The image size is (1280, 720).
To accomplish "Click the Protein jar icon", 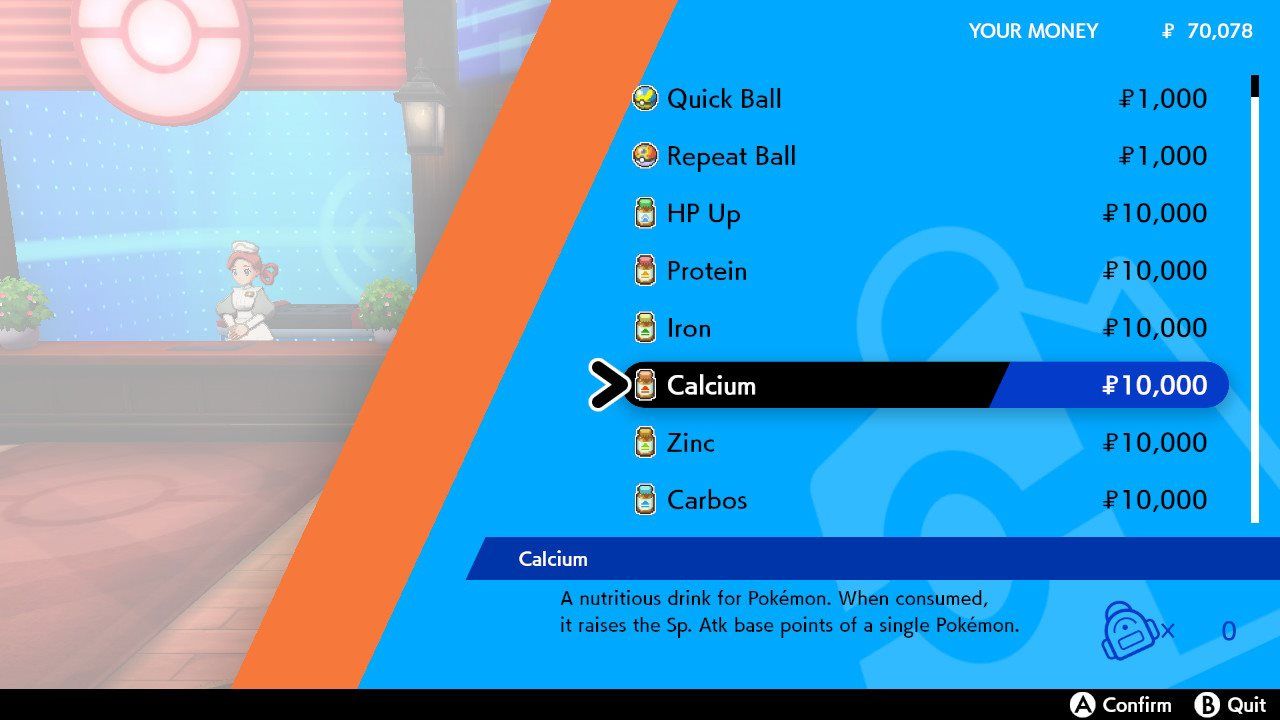I will tap(644, 270).
